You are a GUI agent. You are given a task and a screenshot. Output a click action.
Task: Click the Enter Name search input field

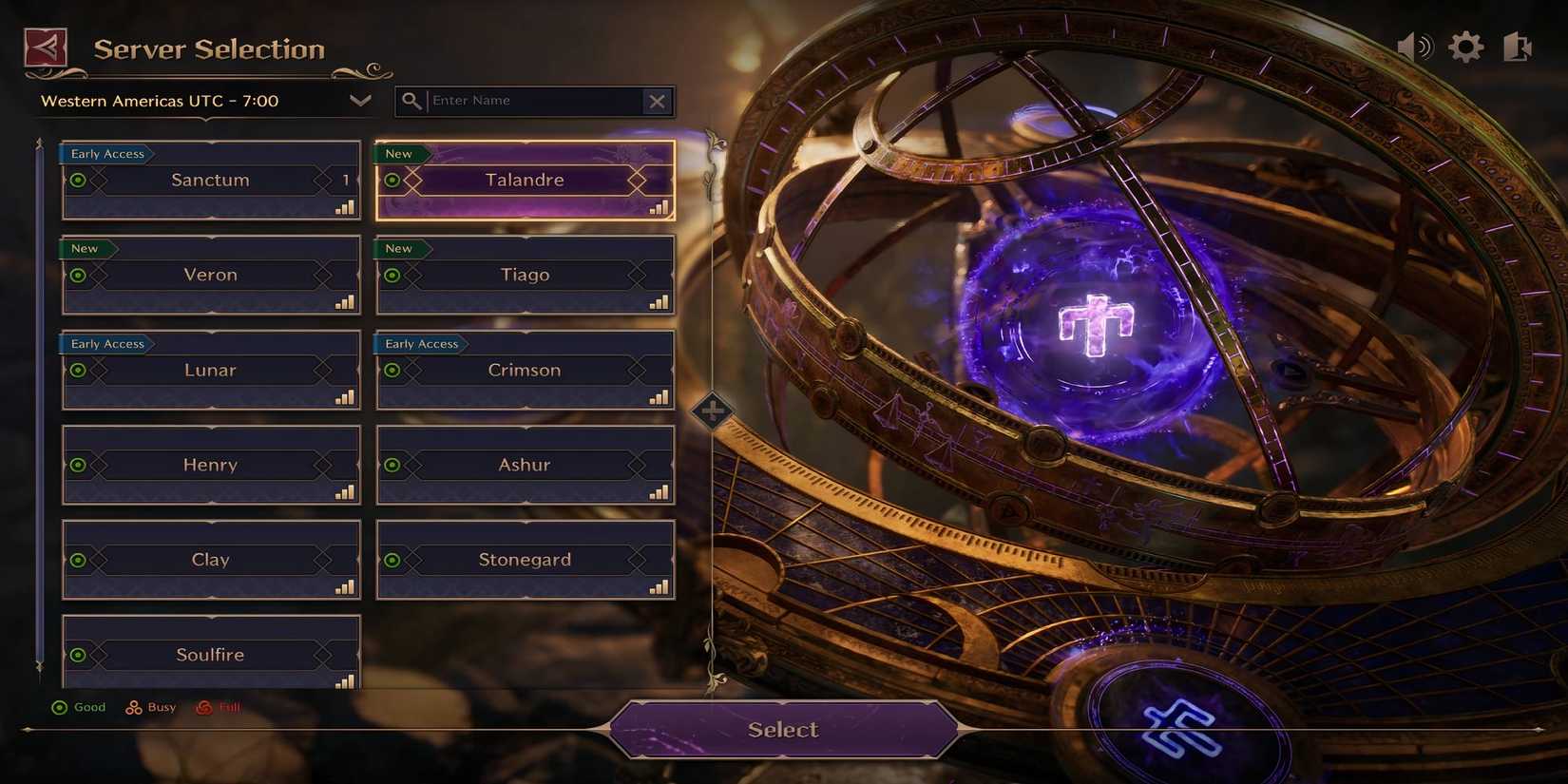point(532,100)
